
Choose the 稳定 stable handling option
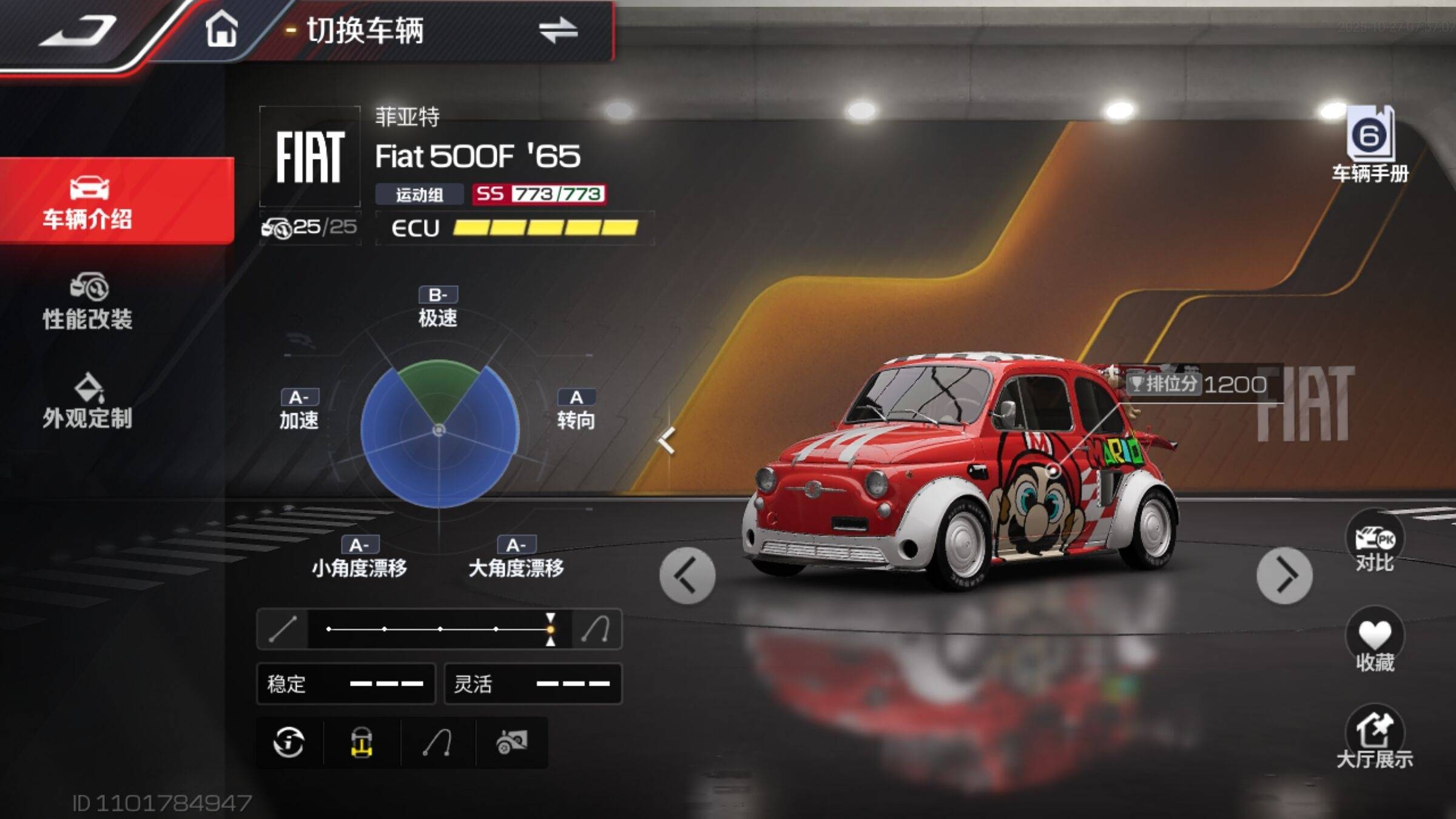346,684
